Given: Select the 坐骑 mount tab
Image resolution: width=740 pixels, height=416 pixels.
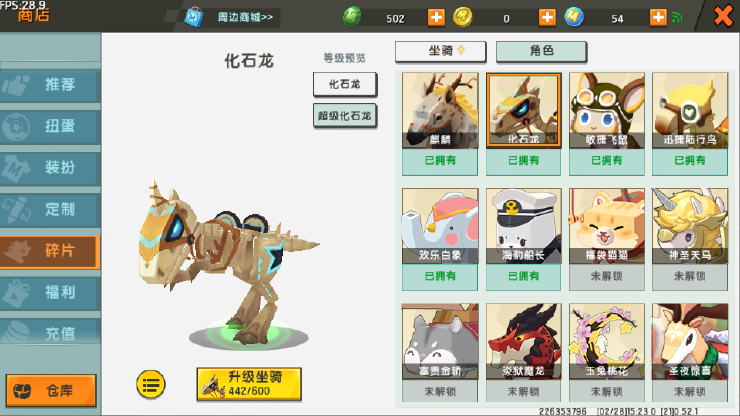Looking at the screenshot, I should [441, 52].
